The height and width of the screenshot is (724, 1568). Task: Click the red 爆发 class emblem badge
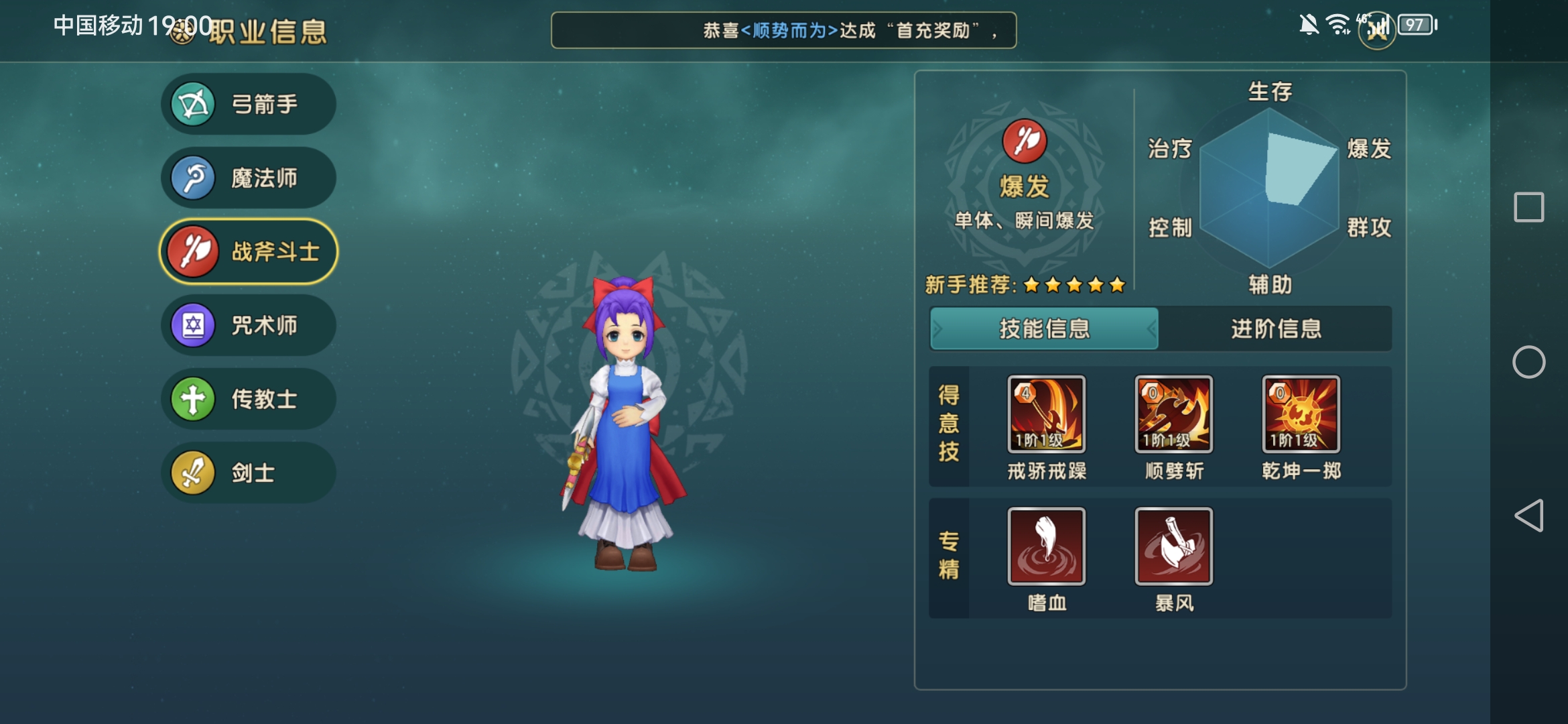tap(1024, 144)
